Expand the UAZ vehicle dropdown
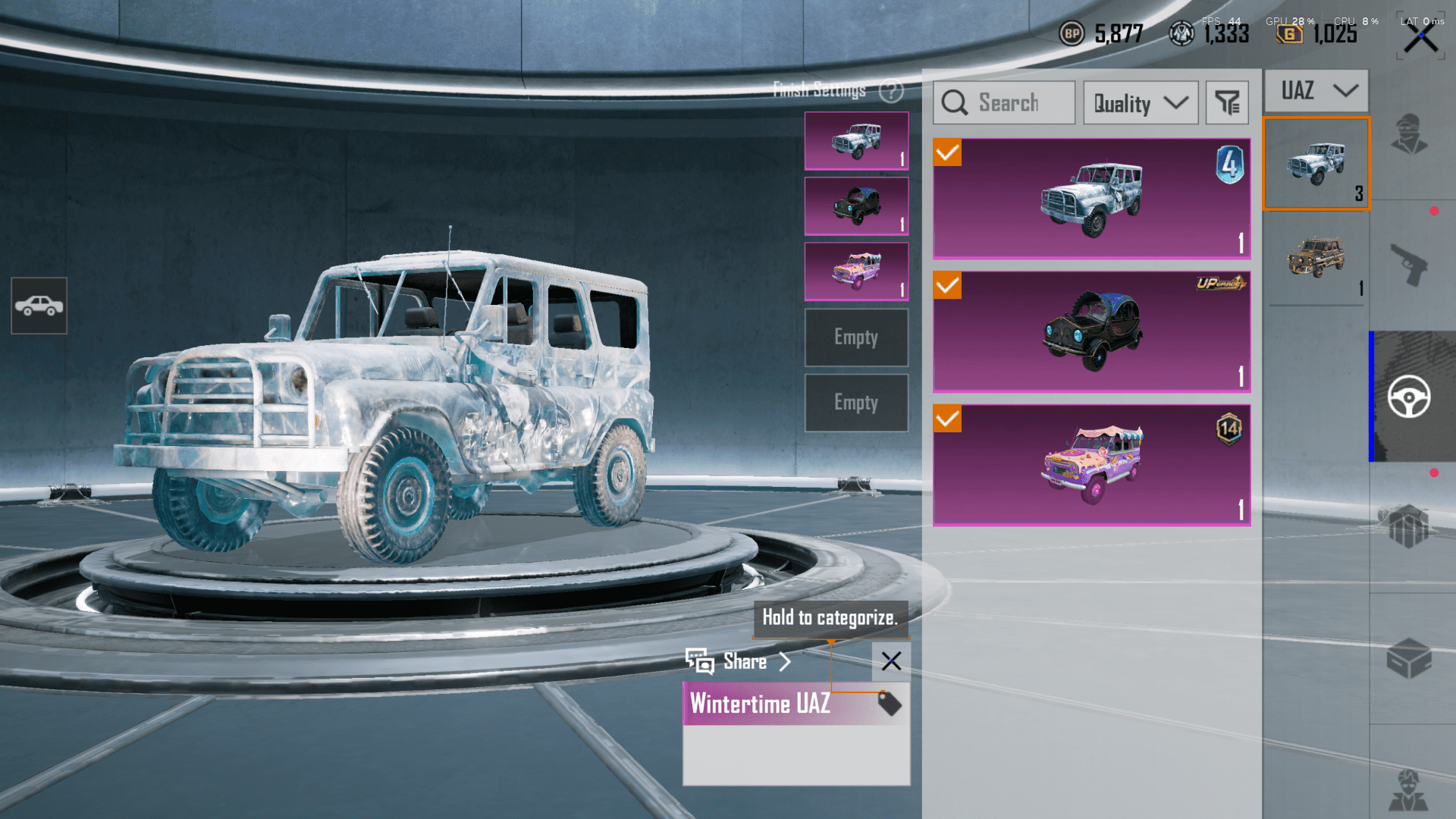The image size is (1456, 819). pos(1316,91)
